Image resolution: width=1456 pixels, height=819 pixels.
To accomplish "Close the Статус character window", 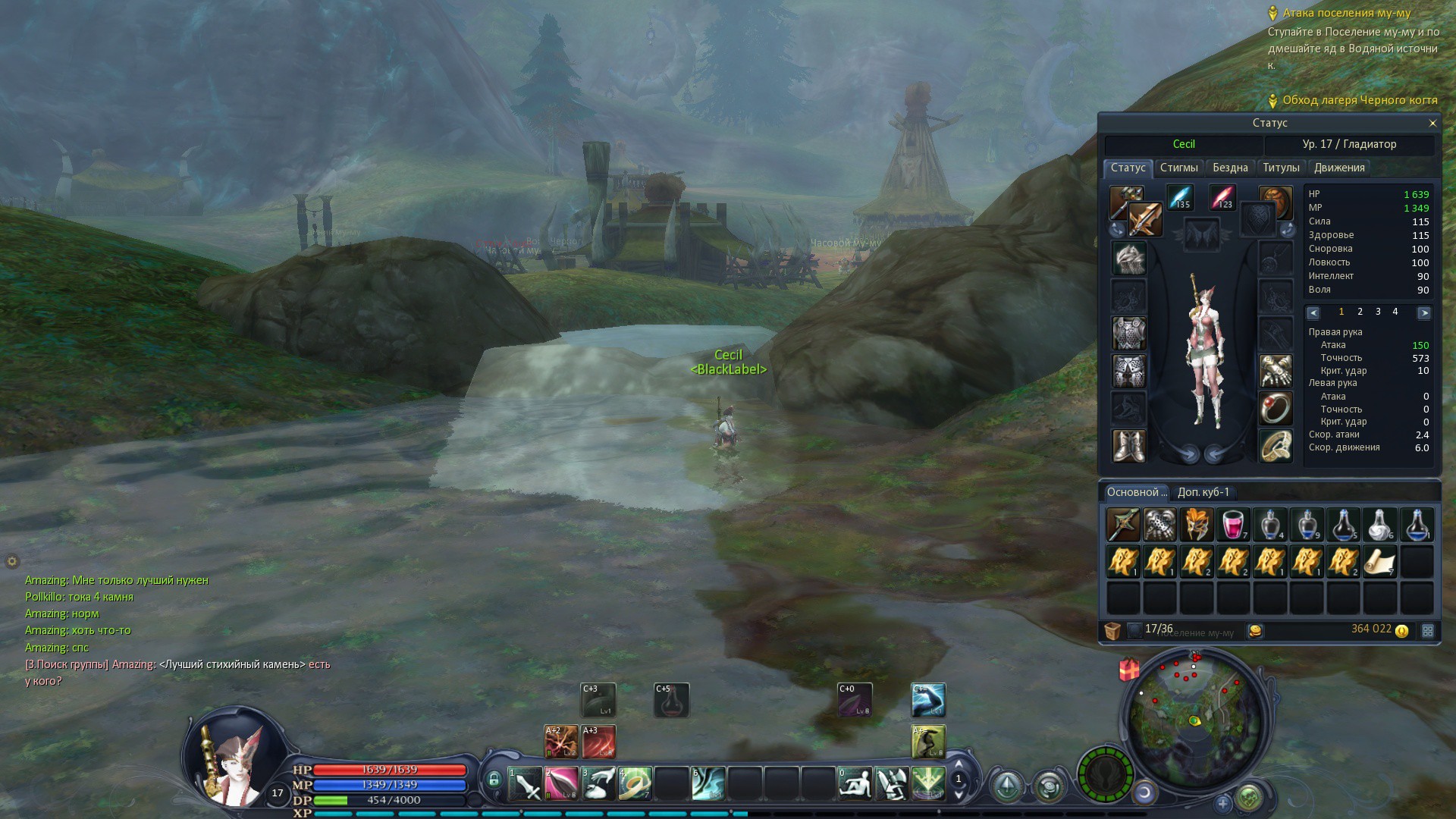I will [x=1432, y=123].
